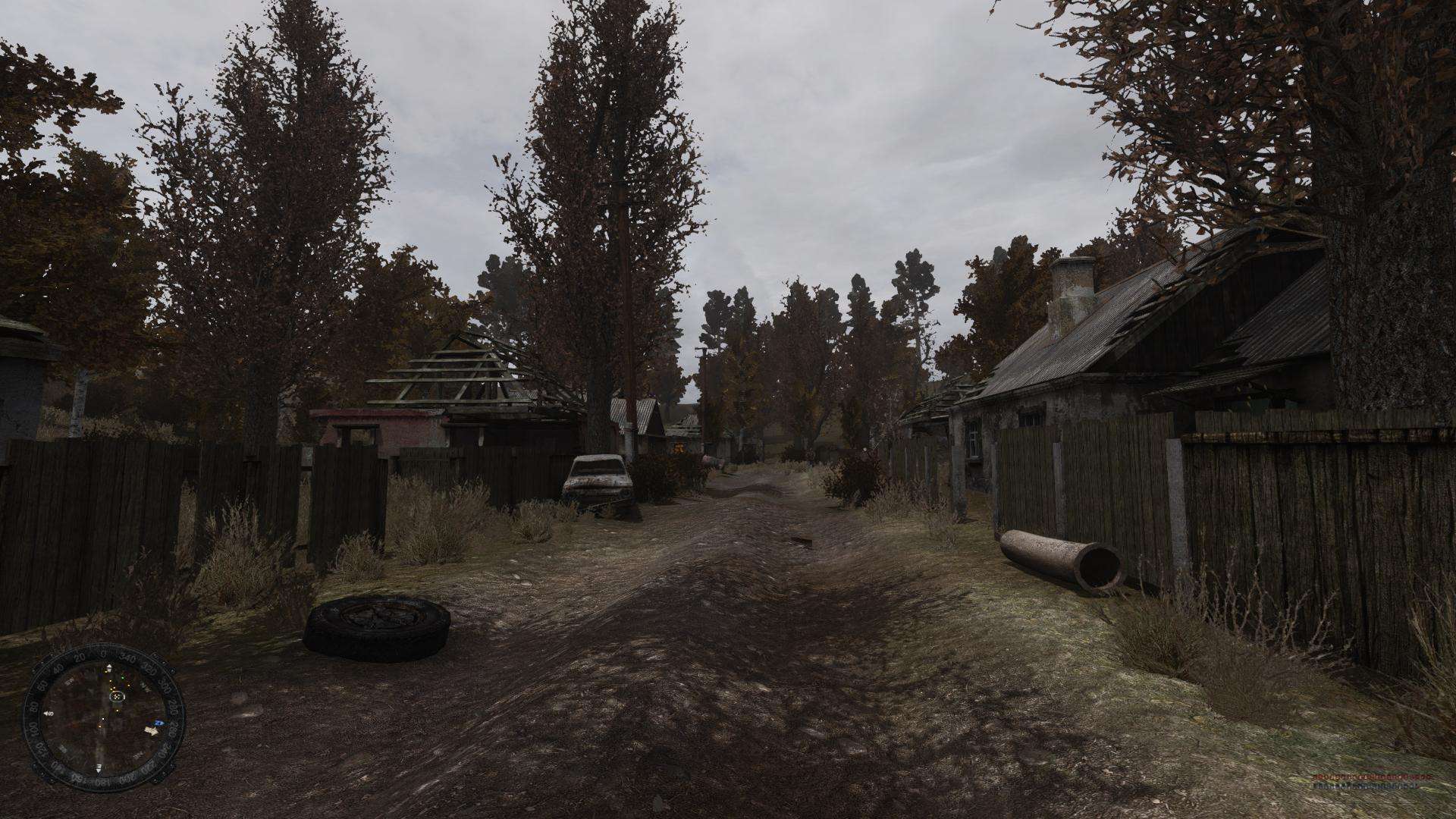1456x819 pixels.
Task: Click the white sound indicator on the compass
Action: pos(49,713)
